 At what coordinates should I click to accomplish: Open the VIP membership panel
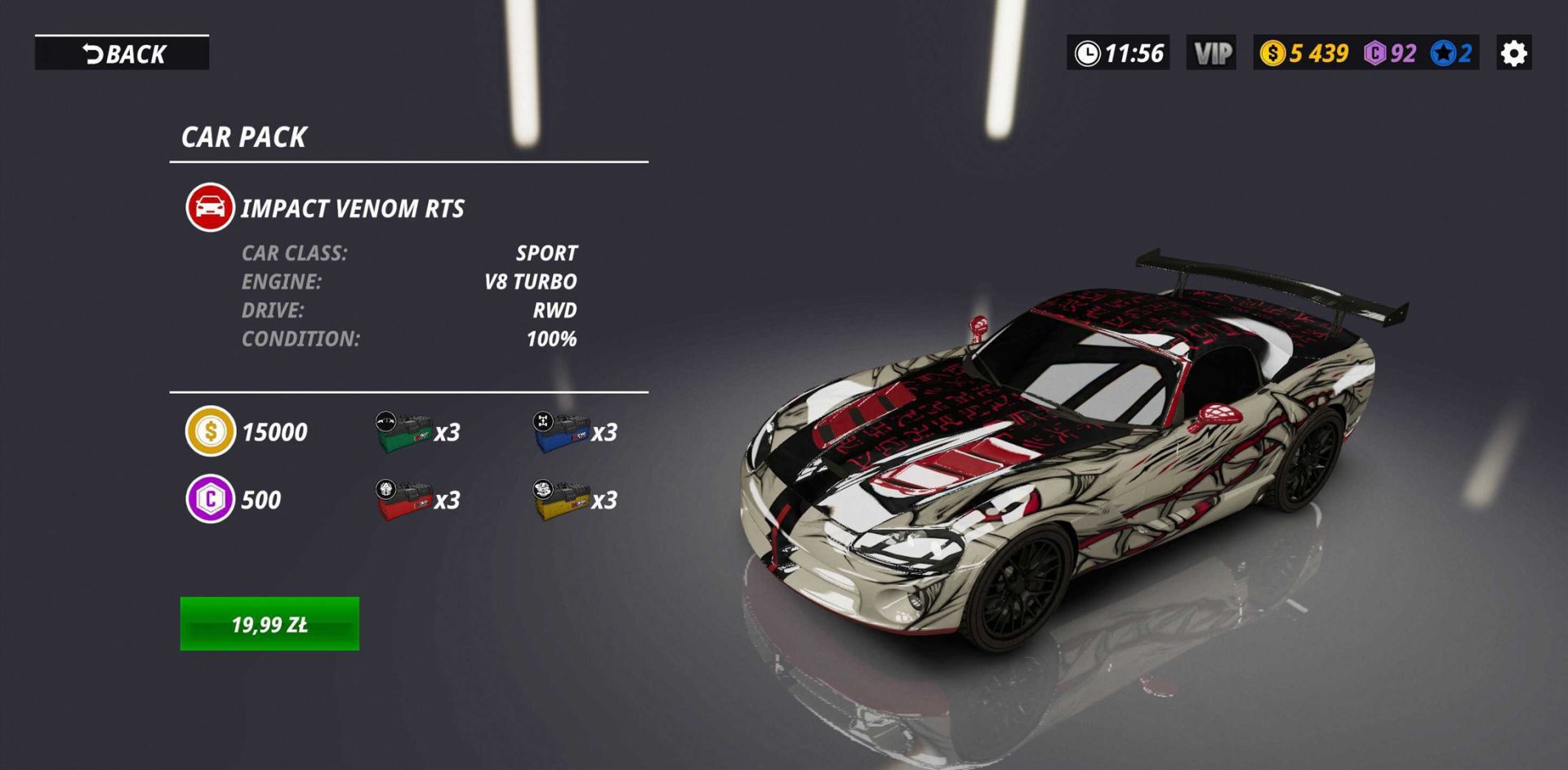tap(1211, 54)
